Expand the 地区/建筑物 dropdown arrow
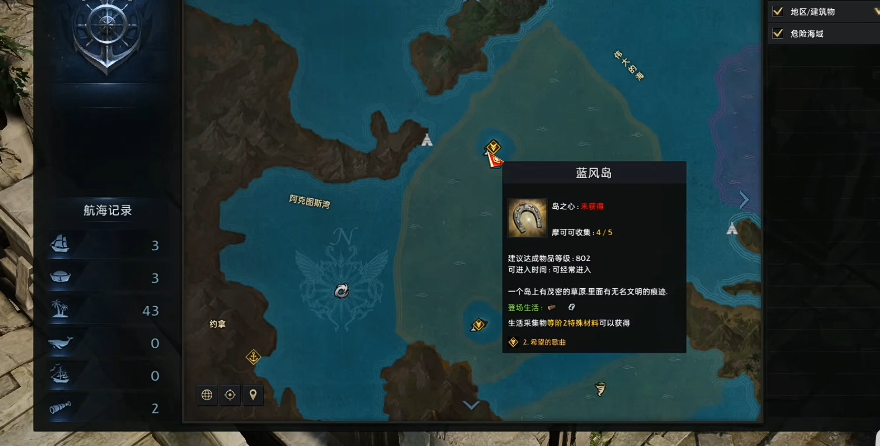Image resolution: width=880 pixels, height=446 pixels. pyautogui.click(x=875, y=12)
